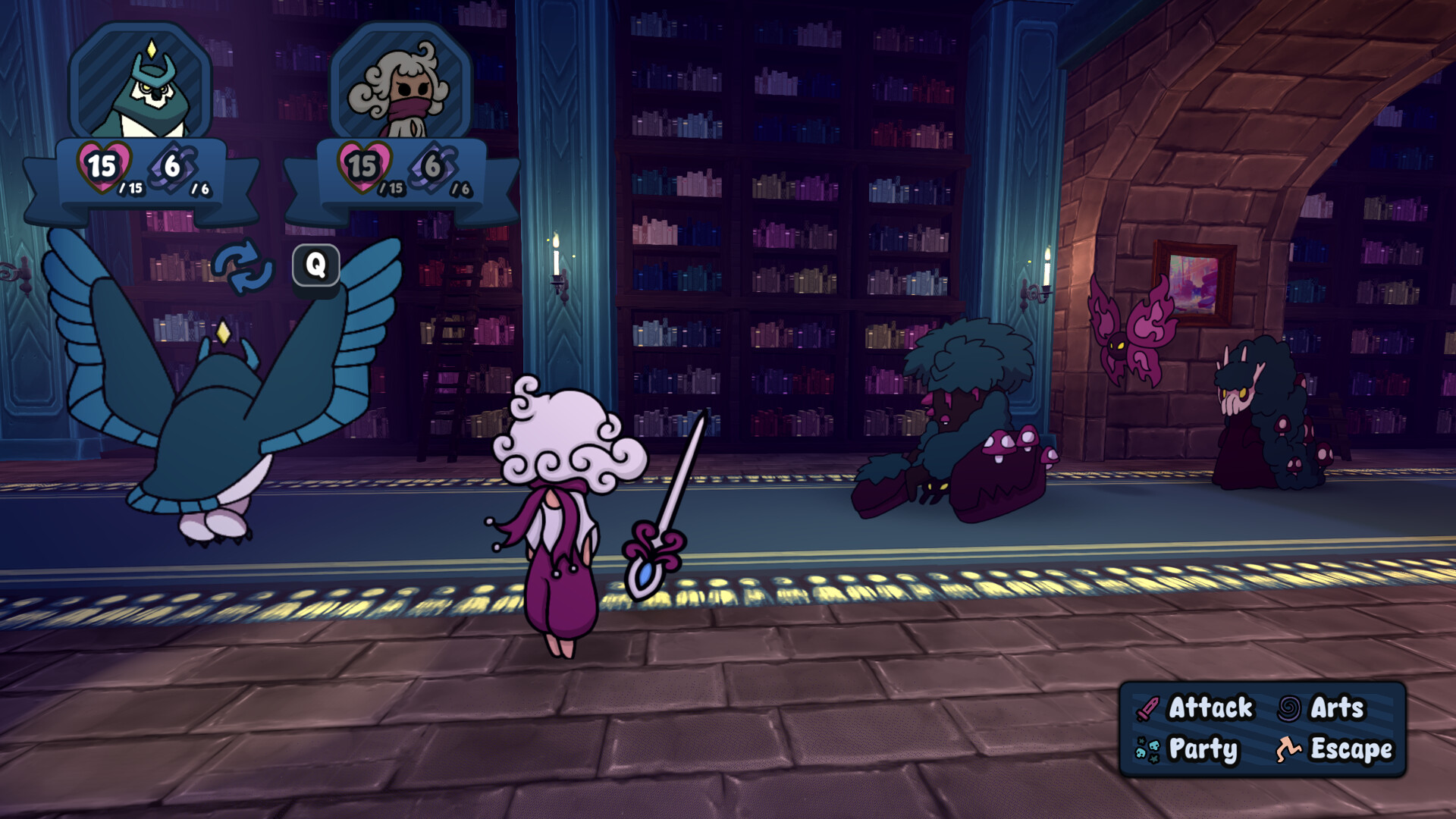The height and width of the screenshot is (819, 1456).
Task: Select the curly-haired masked character portrait
Action: [401, 85]
